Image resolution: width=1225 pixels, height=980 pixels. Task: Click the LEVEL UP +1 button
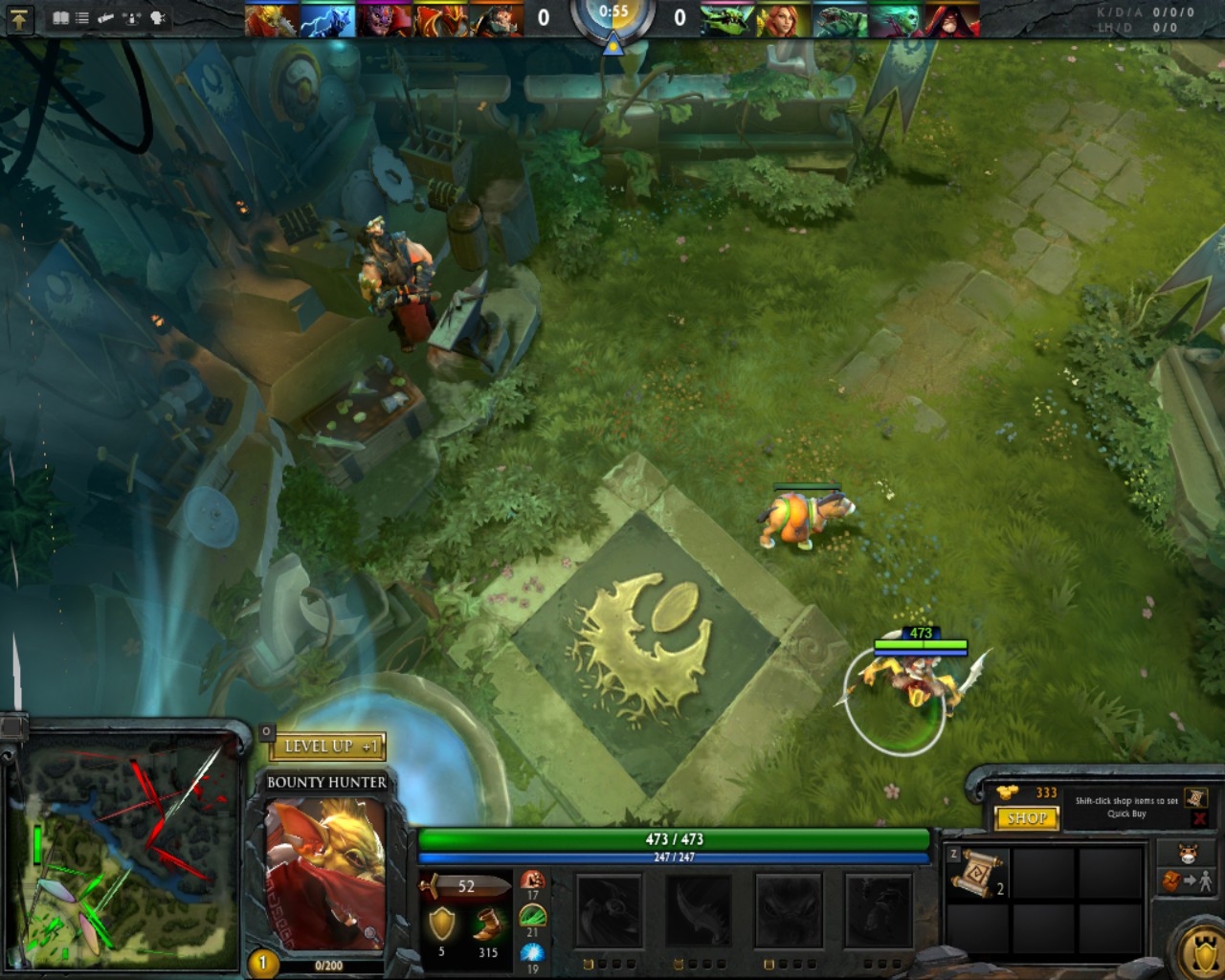coord(328,746)
